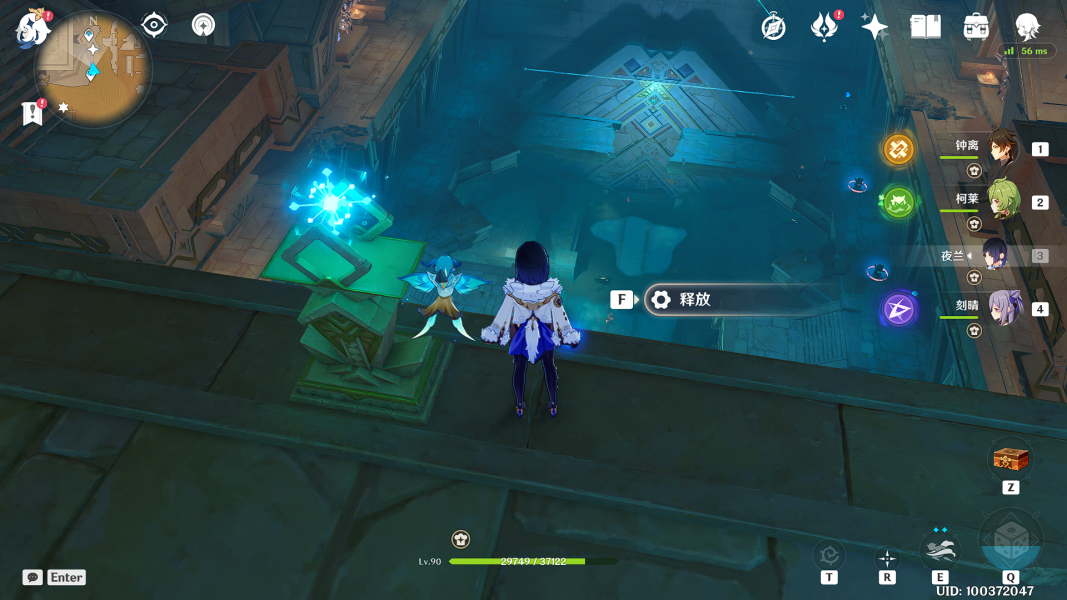
Task: Open the quest log bookmark icon
Action: click(32, 114)
